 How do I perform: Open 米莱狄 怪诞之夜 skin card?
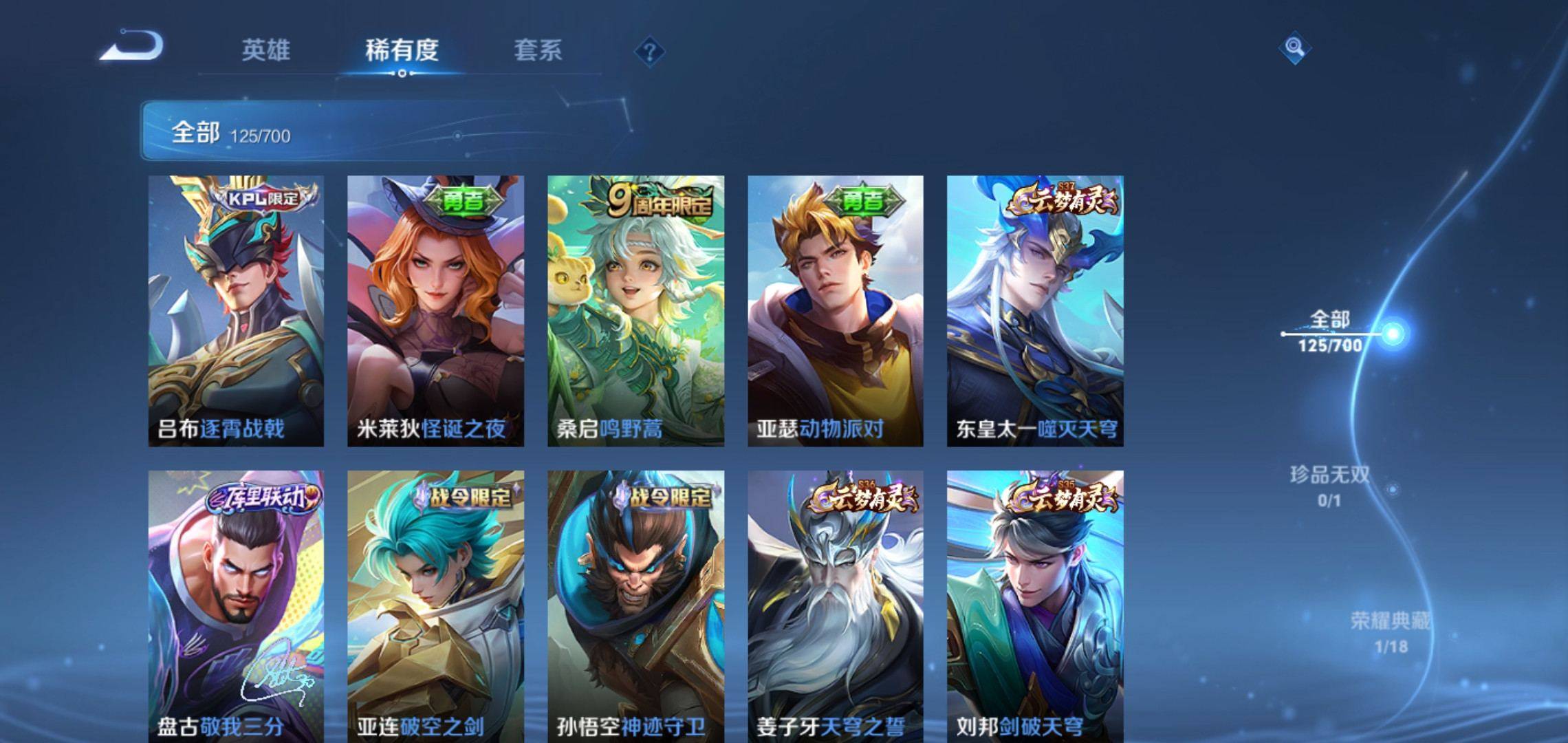[x=435, y=311]
